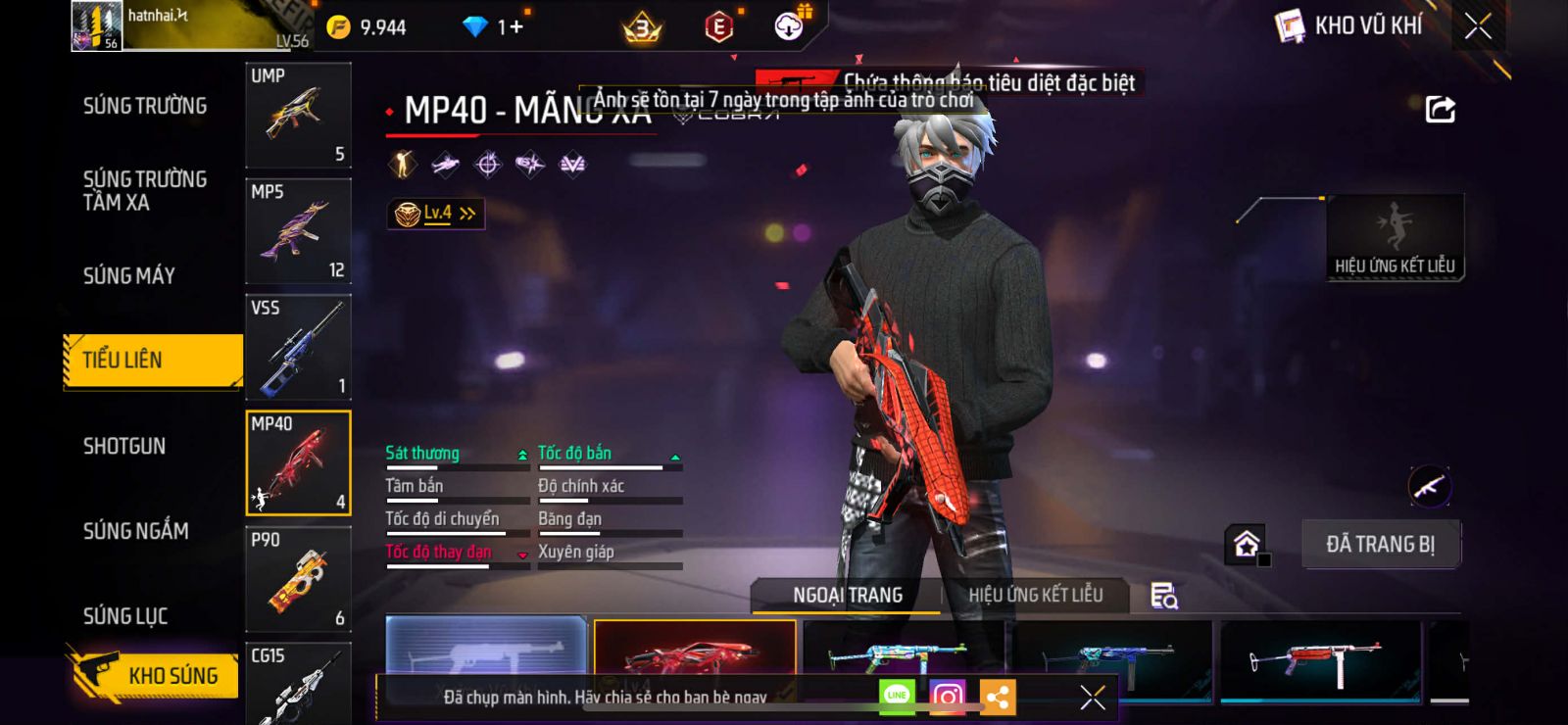Open the Súng Lục category
The height and width of the screenshot is (725, 1568).
pyautogui.click(x=125, y=616)
